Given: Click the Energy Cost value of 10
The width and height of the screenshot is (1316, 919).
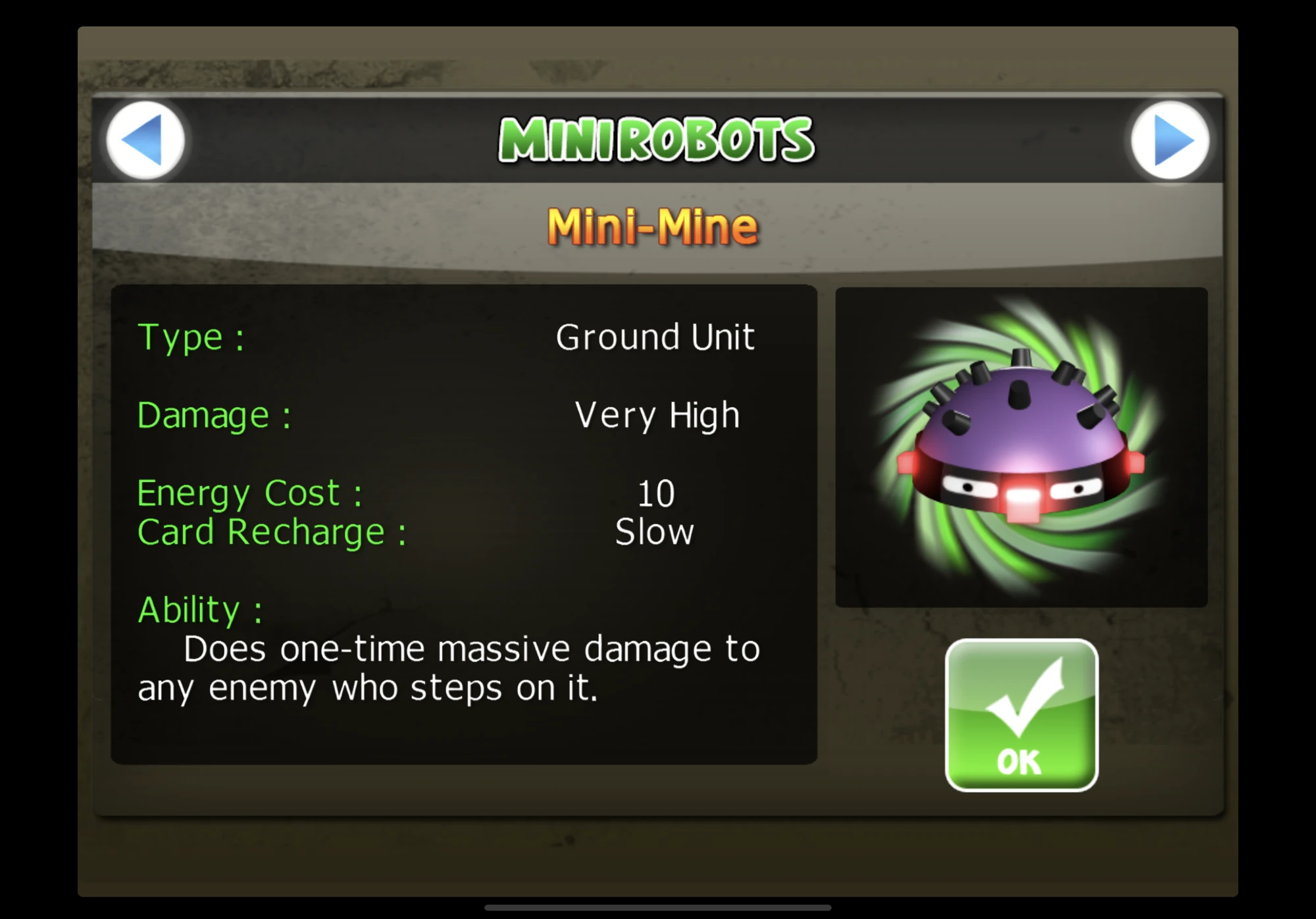Looking at the screenshot, I should tap(655, 492).
